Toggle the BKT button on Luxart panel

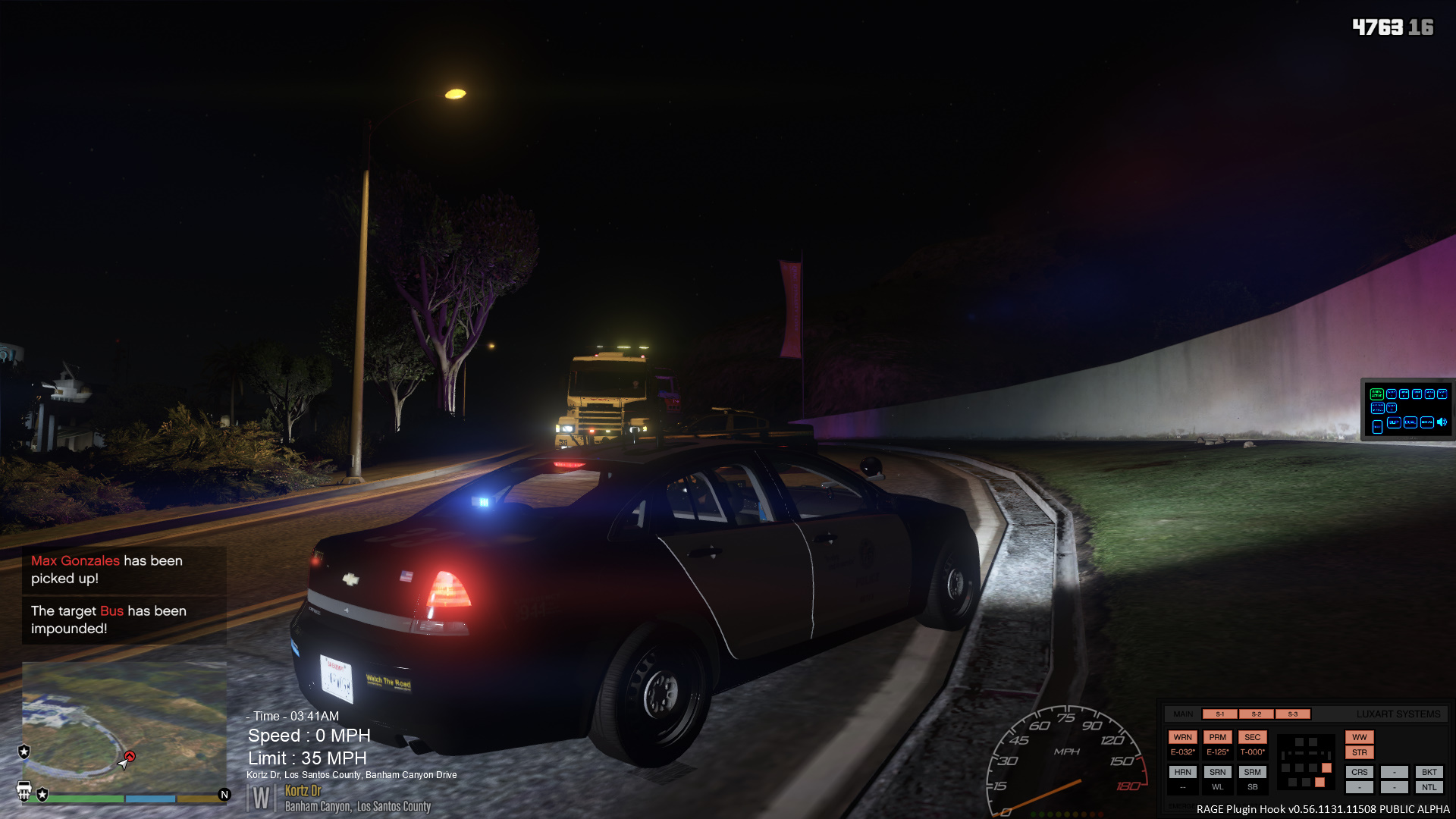[1429, 772]
